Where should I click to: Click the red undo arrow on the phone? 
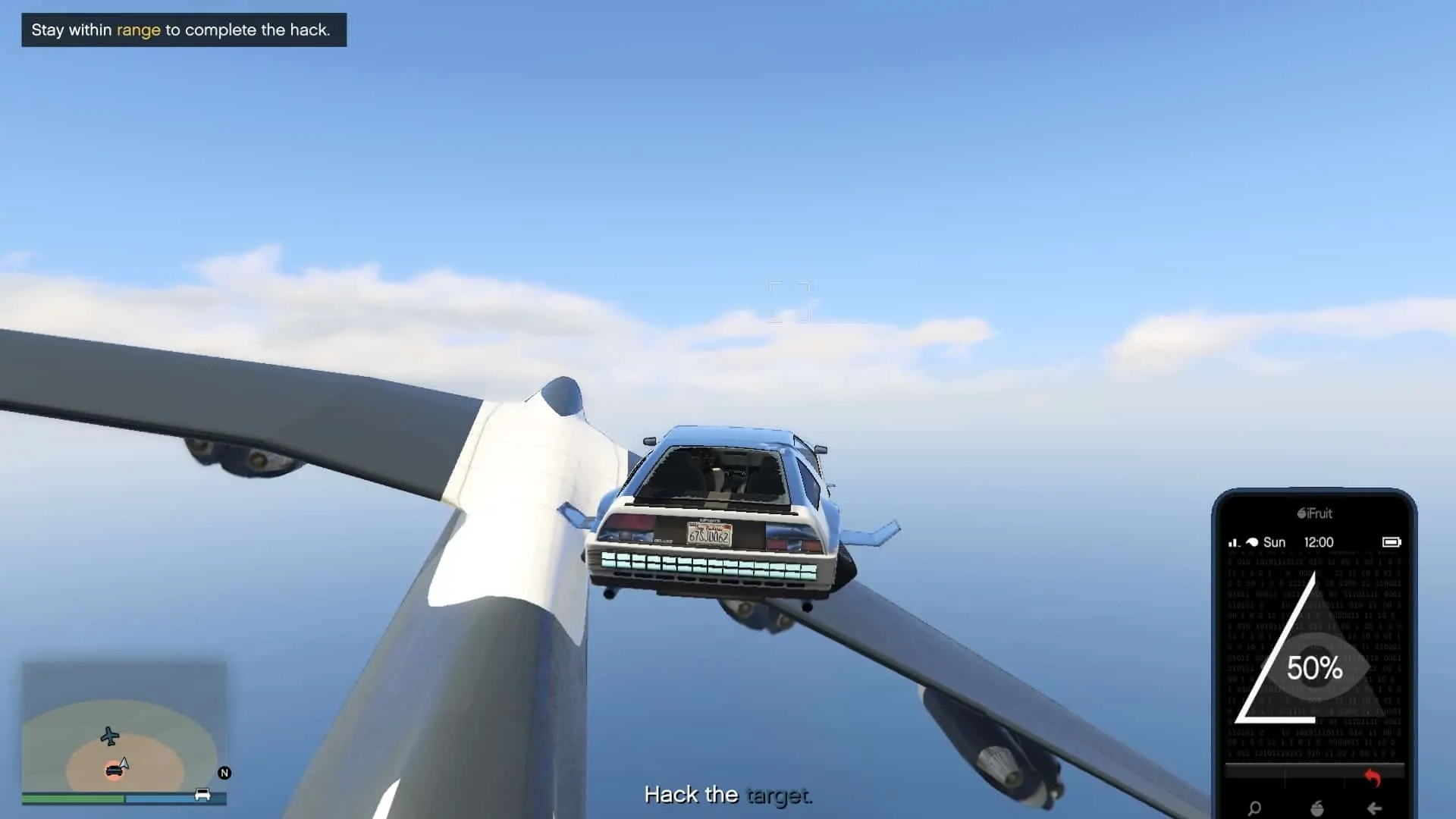click(1373, 779)
